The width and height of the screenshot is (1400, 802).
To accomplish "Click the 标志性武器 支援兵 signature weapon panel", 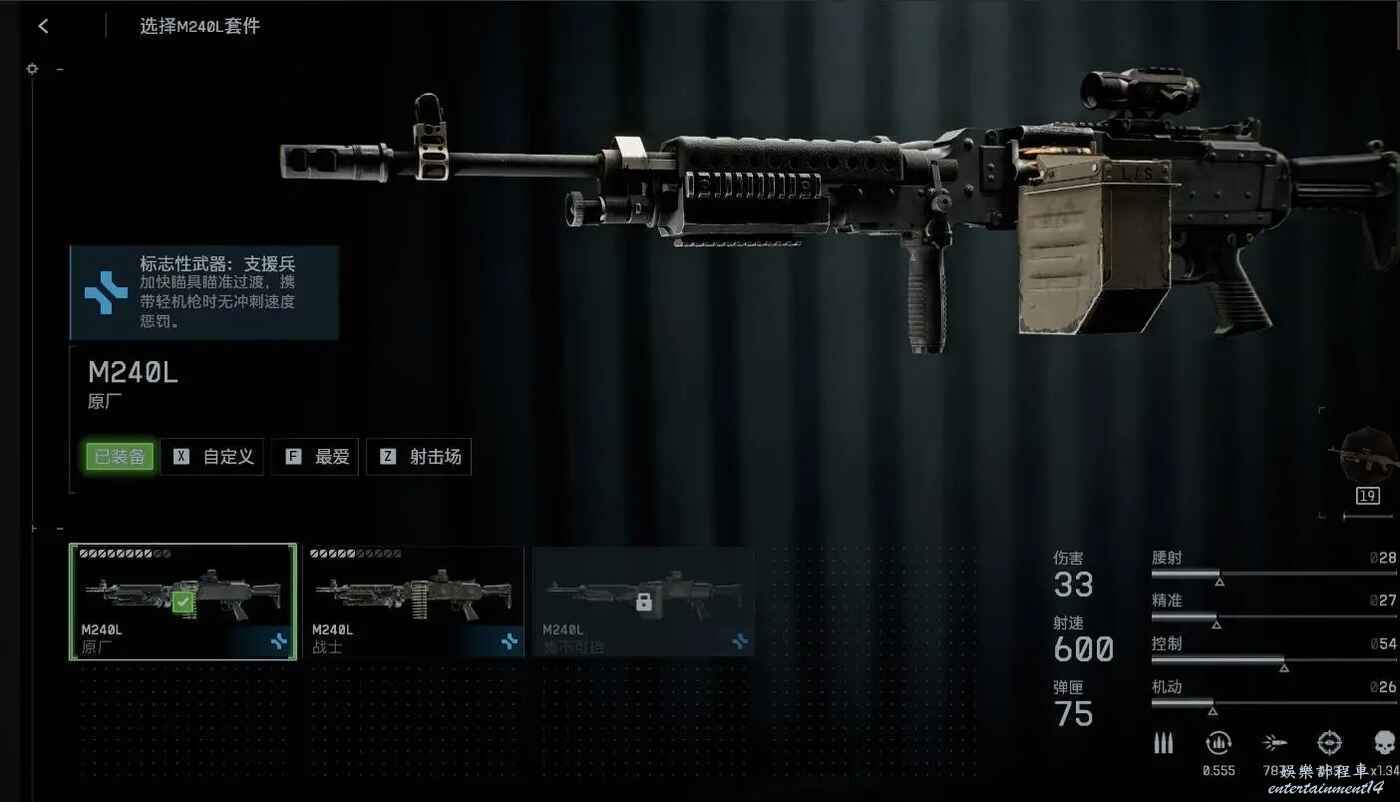I will pos(204,293).
